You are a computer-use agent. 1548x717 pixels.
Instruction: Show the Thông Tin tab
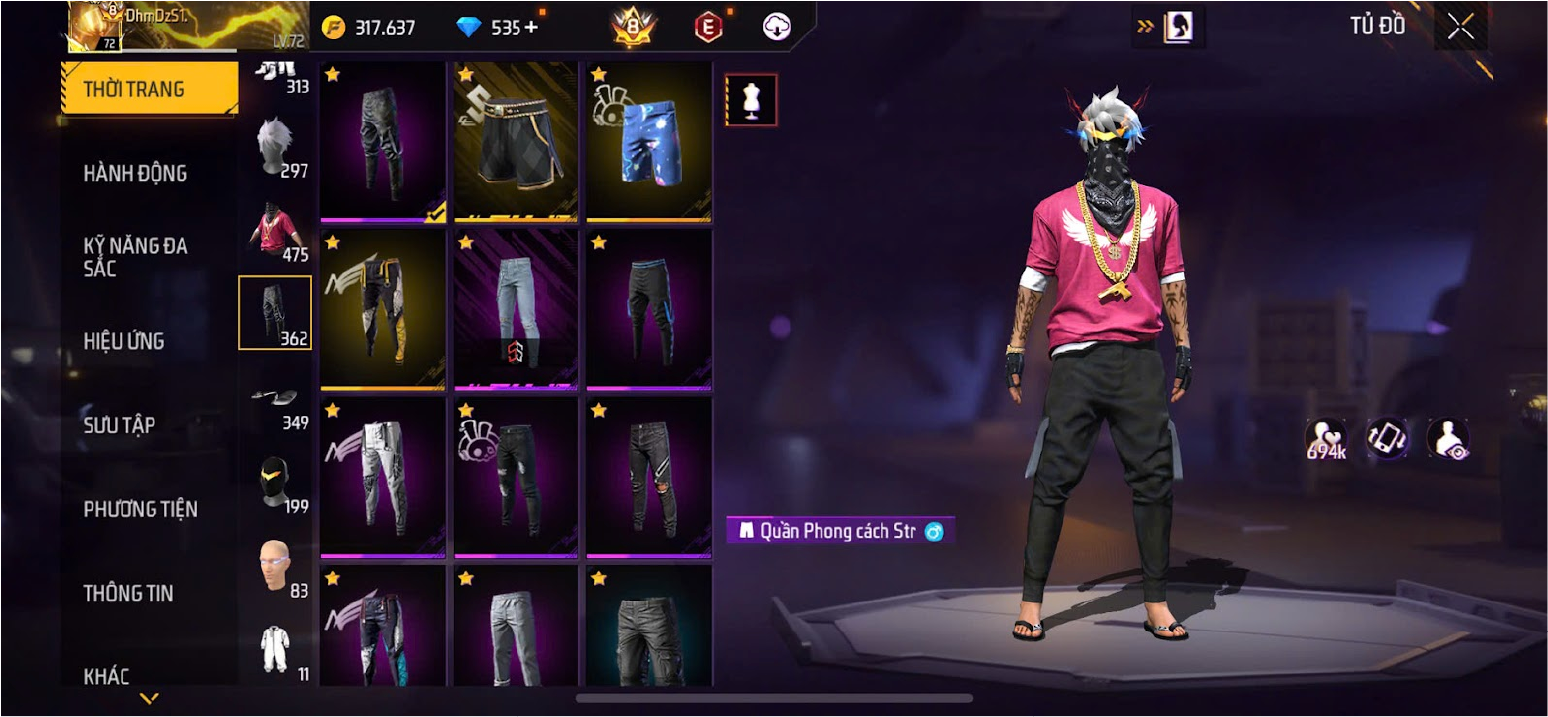click(128, 593)
